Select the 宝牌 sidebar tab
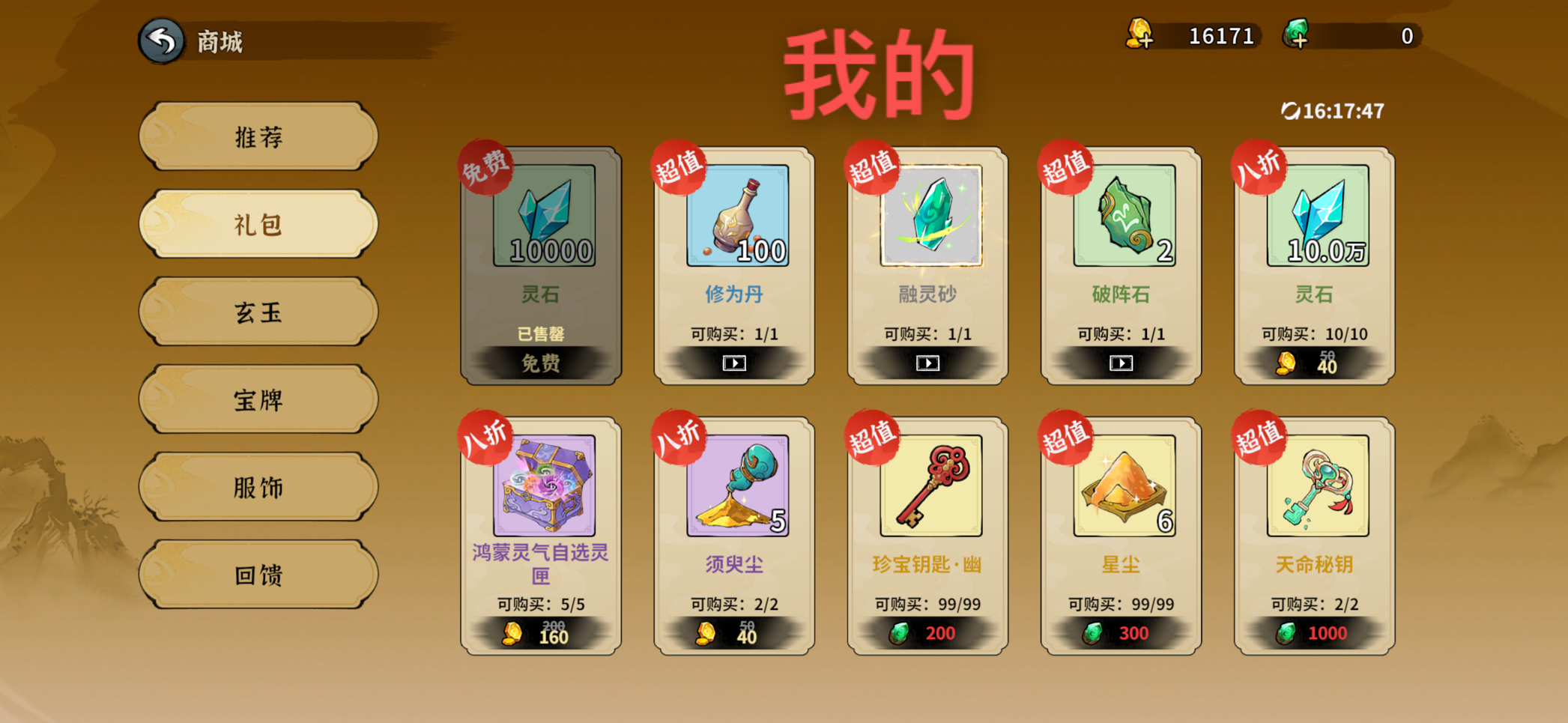Viewport: 1568px width, 723px height. [x=258, y=399]
